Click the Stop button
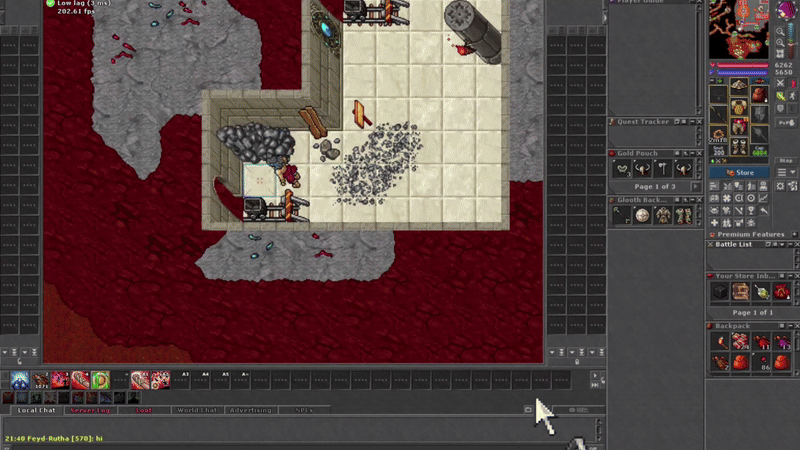The height and width of the screenshot is (450, 800). 786,160
